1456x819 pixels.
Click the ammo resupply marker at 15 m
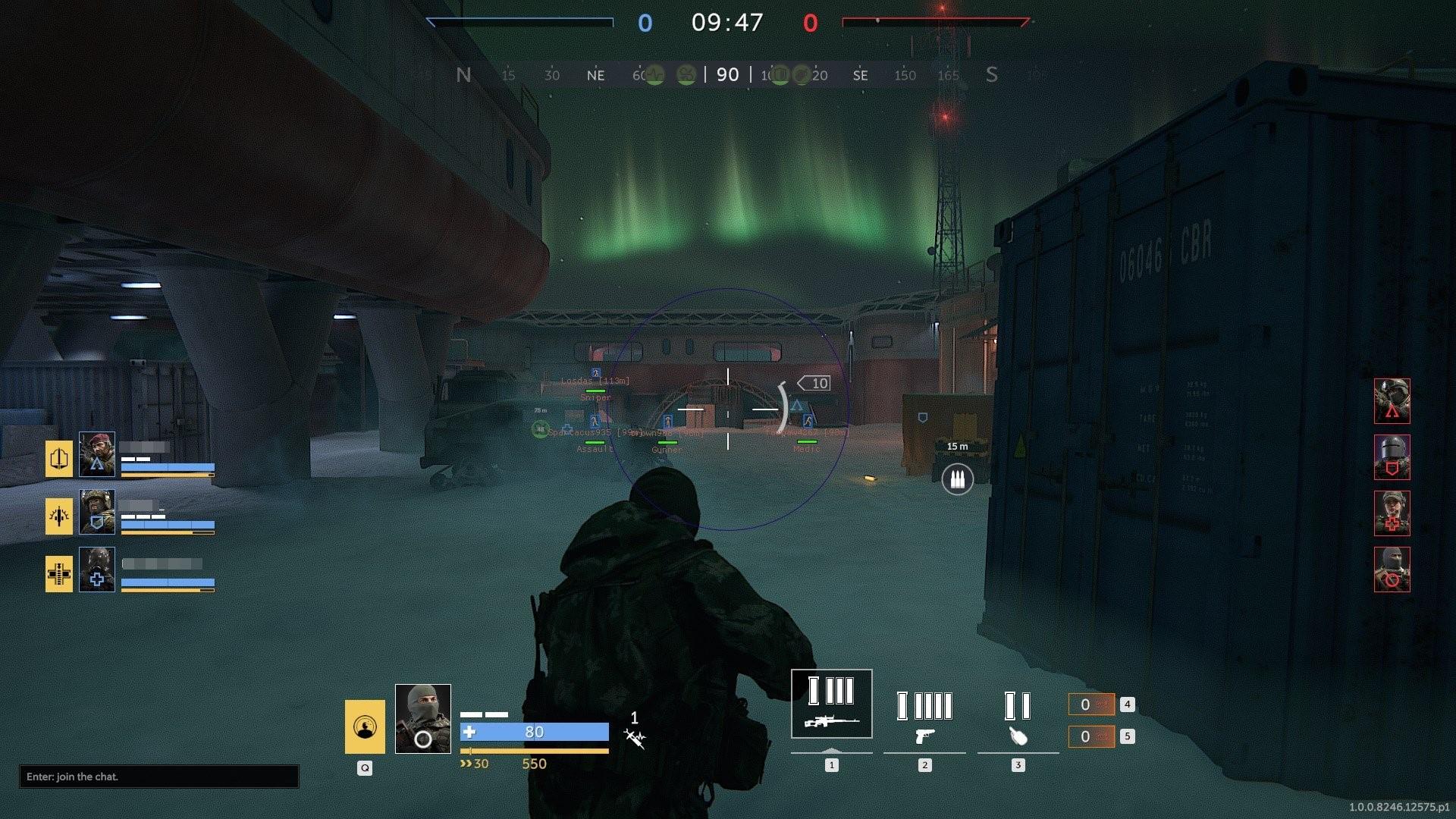(x=957, y=479)
